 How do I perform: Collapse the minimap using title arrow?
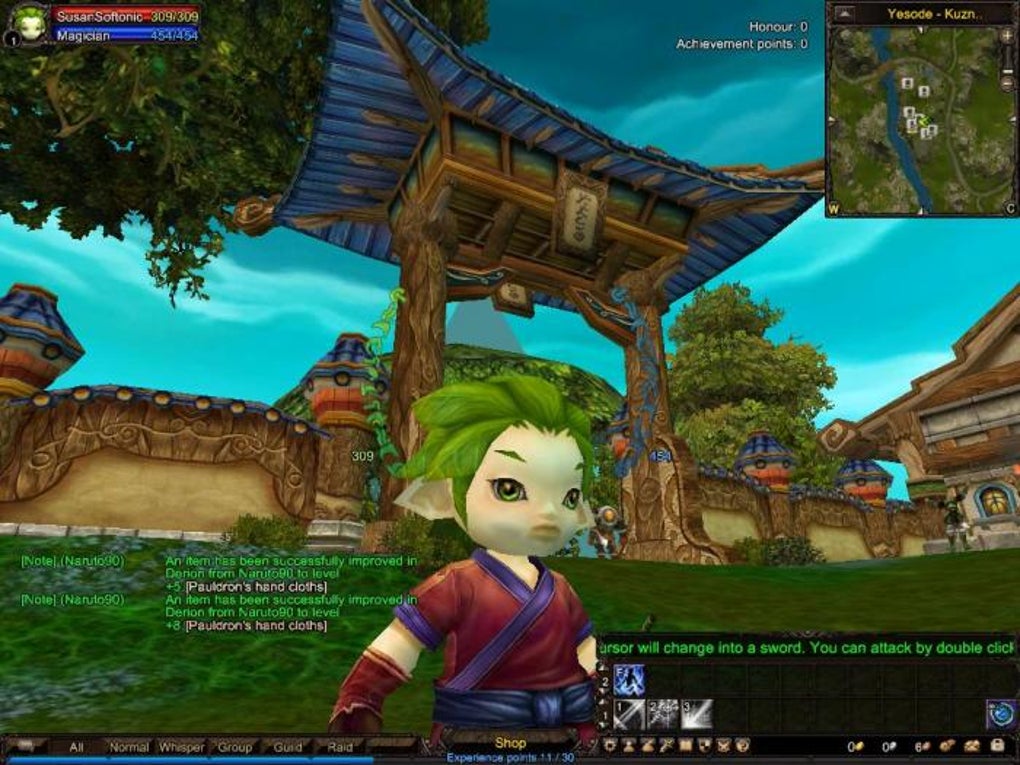coord(843,14)
